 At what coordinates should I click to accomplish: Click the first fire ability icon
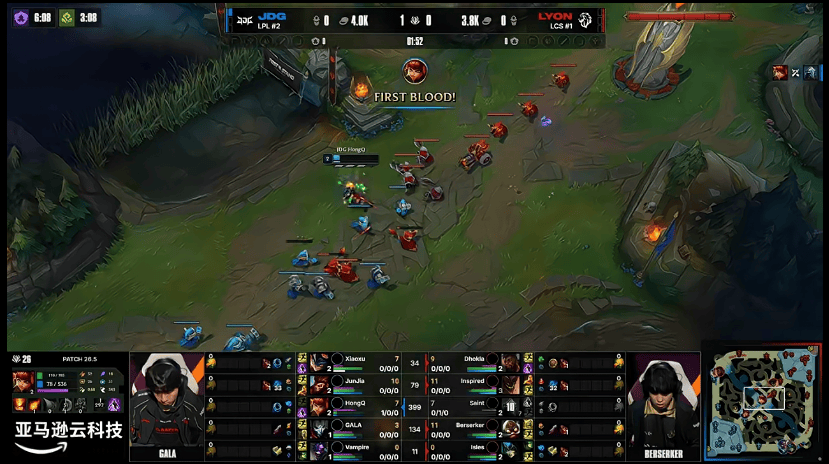point(20,404)
